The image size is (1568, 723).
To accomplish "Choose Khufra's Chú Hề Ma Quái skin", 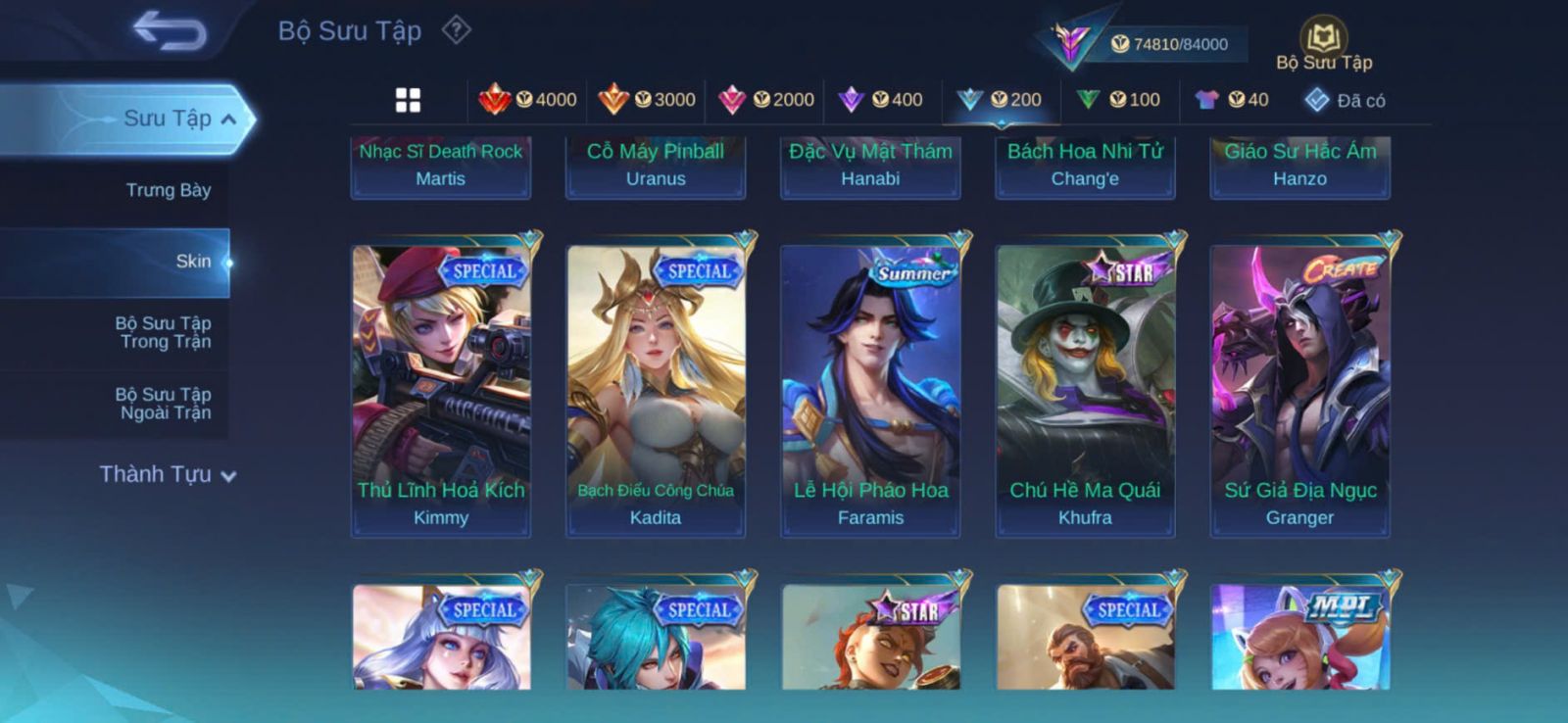I will 1085,390.
